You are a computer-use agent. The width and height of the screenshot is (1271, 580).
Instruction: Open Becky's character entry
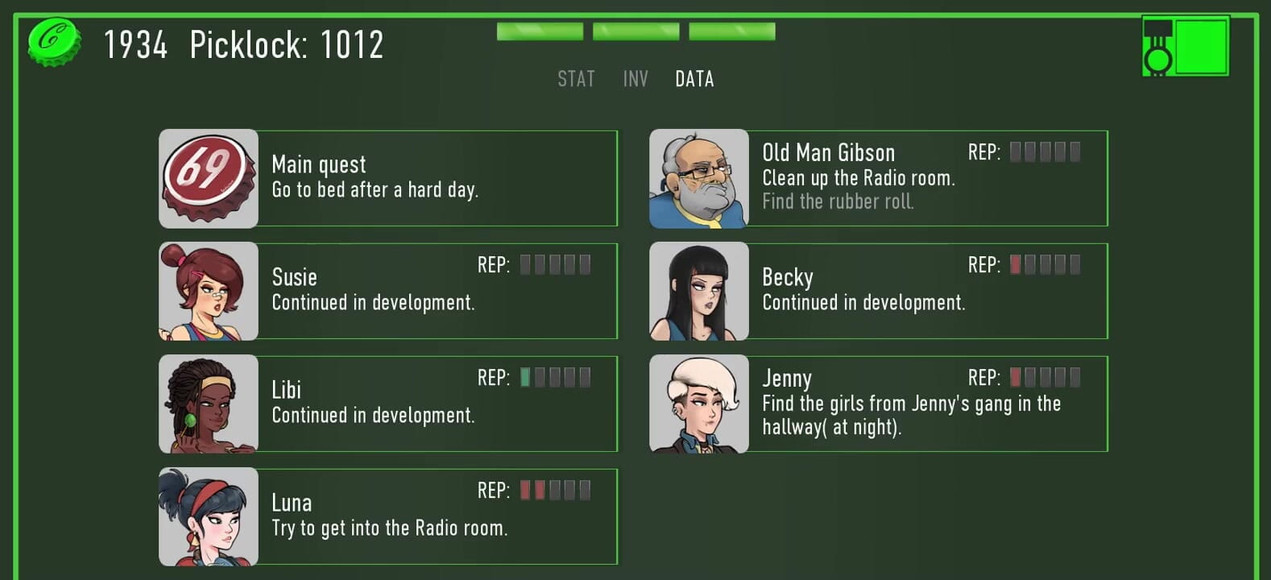click(878, 291)
